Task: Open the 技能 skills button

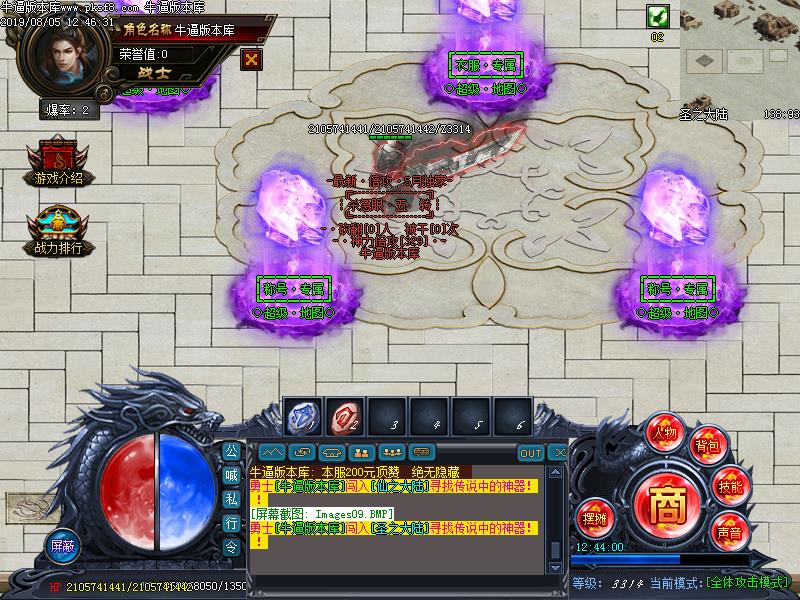Action: coord(730,487)
